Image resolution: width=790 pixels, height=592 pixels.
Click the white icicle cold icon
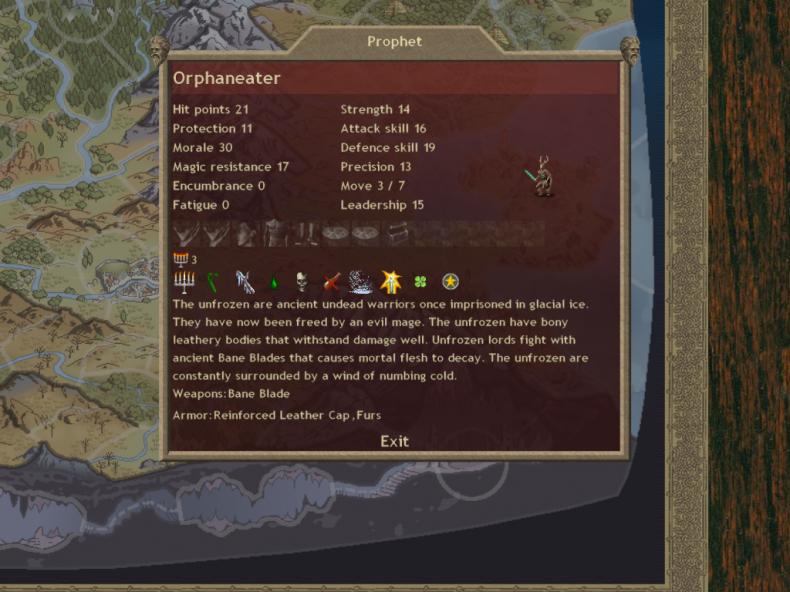244,282
